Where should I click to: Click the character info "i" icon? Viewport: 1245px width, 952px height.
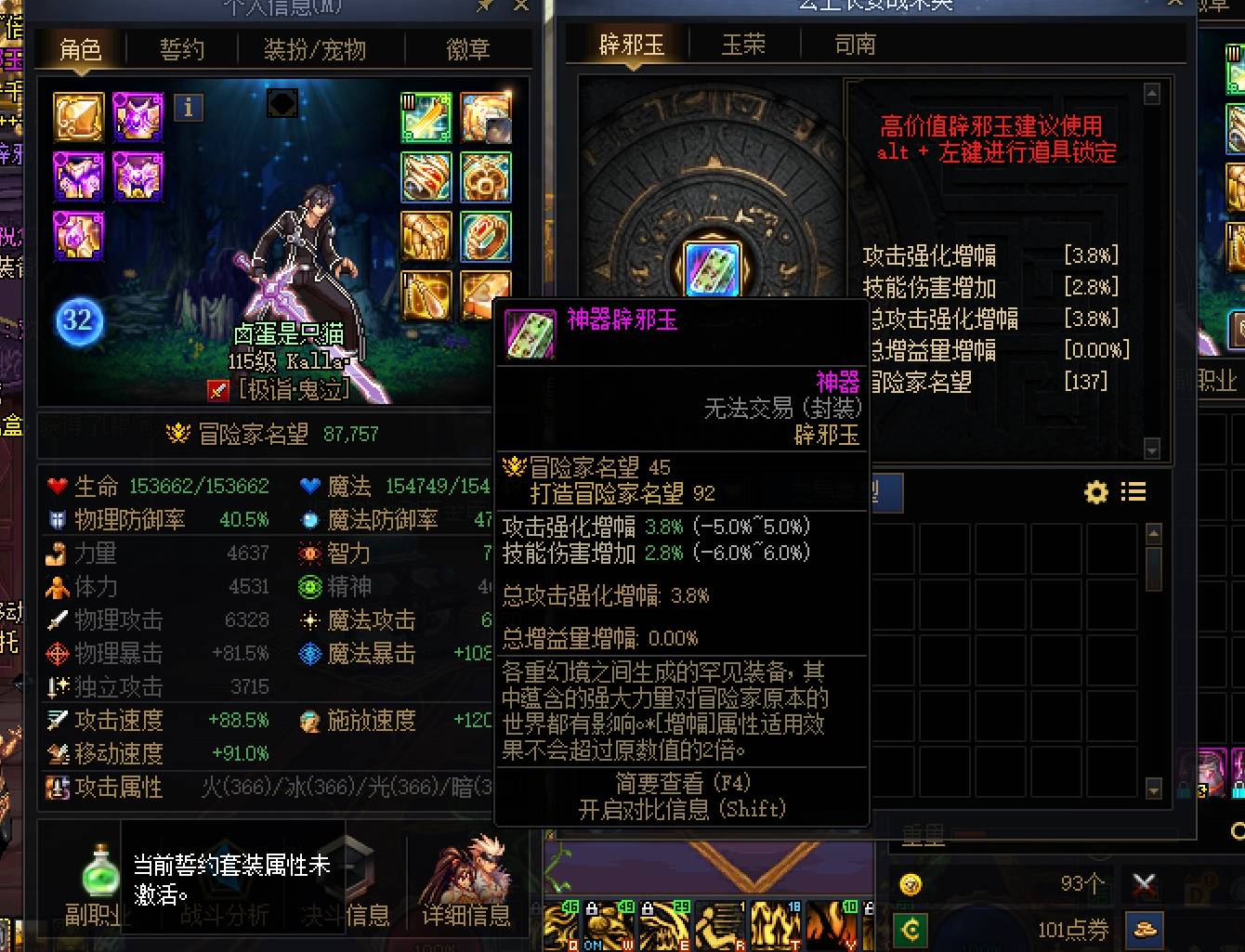[x=189, y=108]
